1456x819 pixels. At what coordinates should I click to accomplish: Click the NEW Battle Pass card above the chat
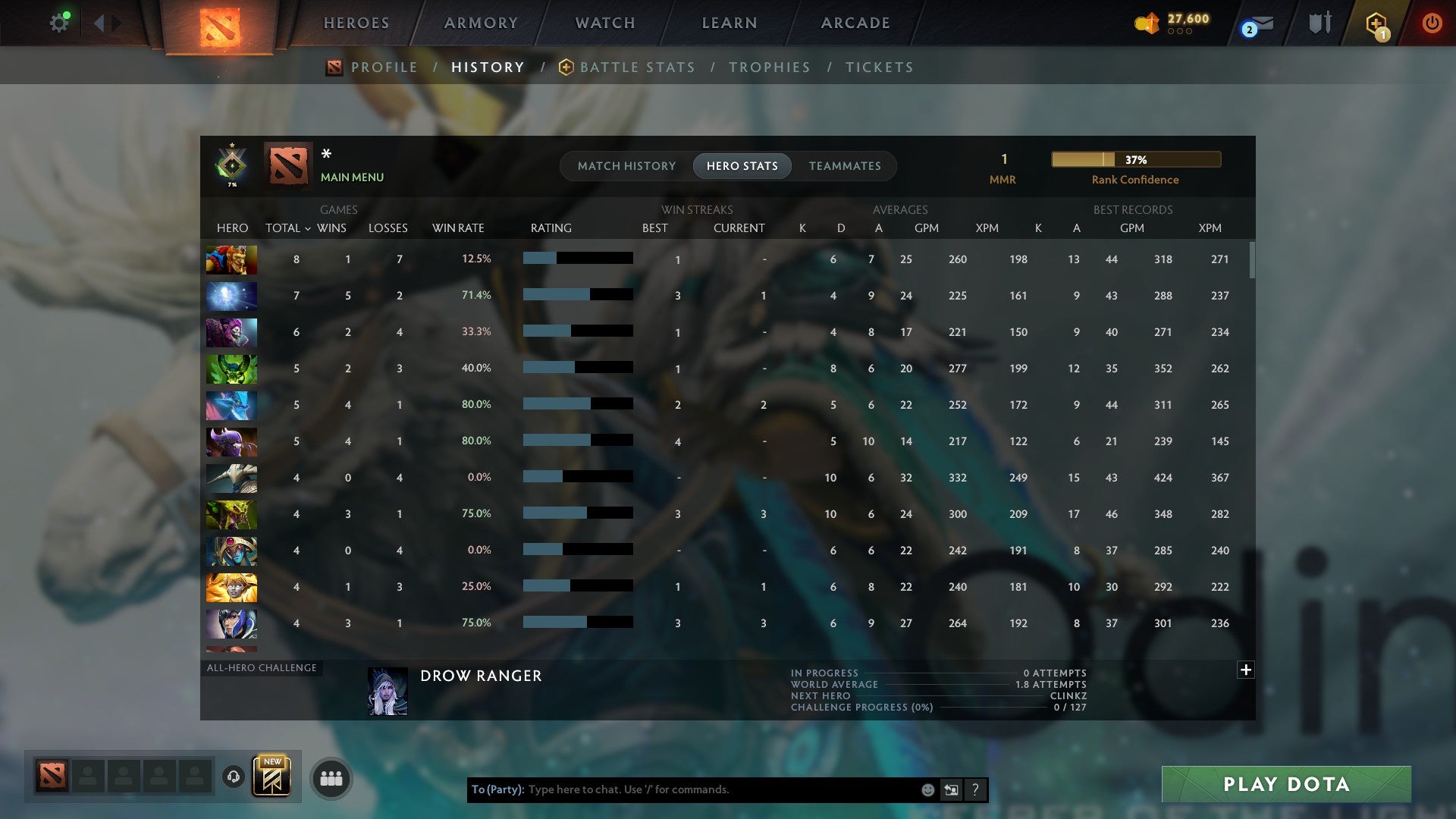[x=273, y=776]
